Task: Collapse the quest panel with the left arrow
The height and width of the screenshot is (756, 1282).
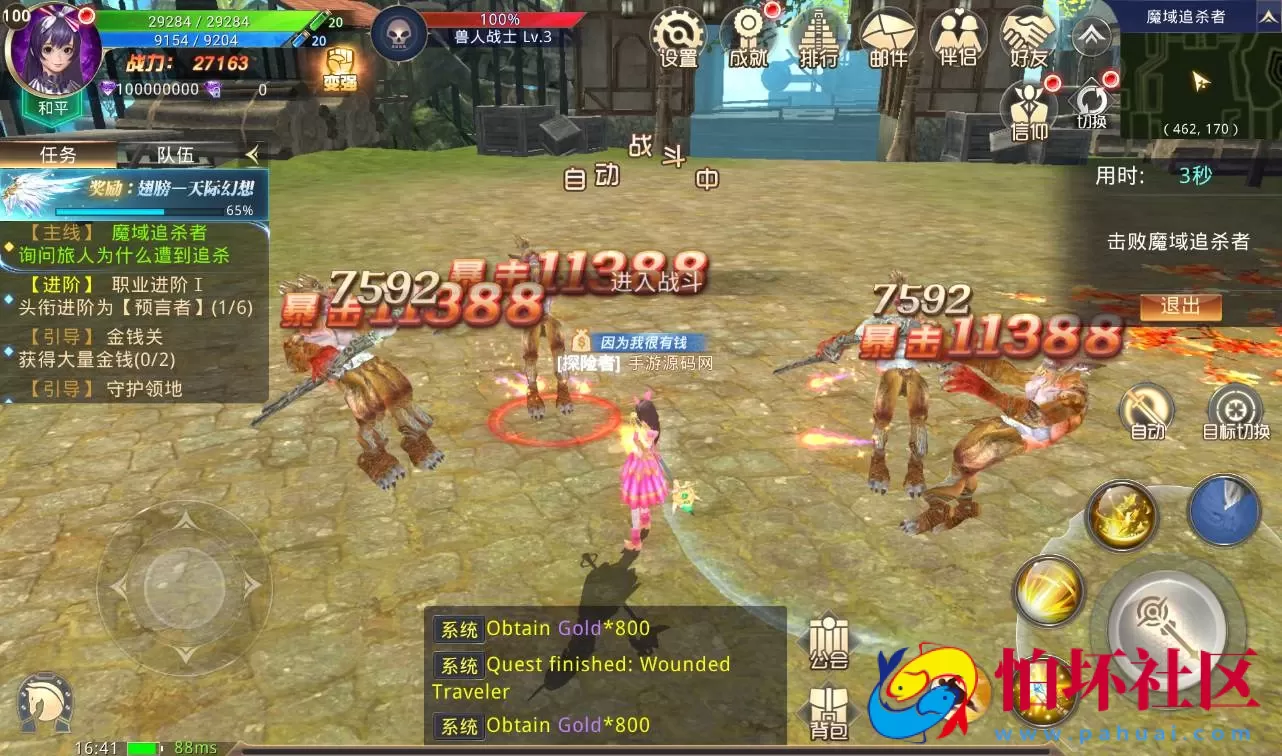Action: point(253,156)
